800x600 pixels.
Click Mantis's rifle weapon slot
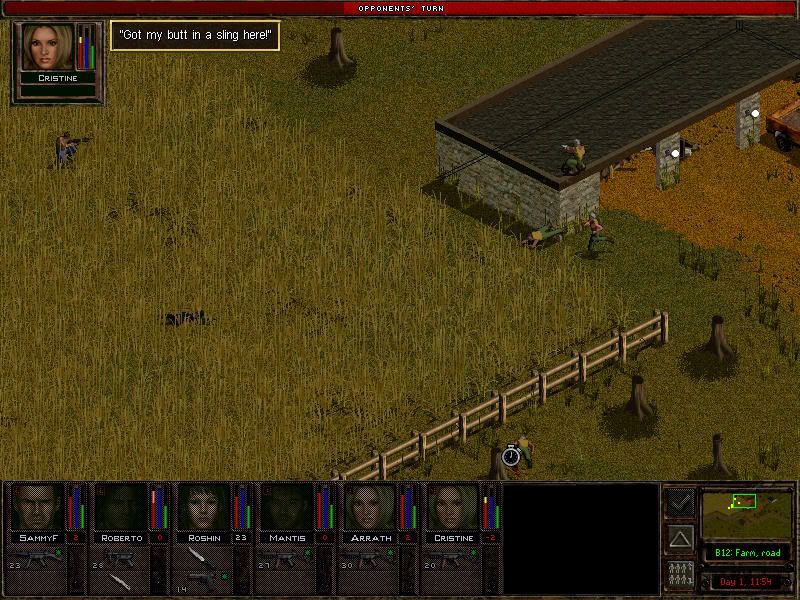pos(287,558)
